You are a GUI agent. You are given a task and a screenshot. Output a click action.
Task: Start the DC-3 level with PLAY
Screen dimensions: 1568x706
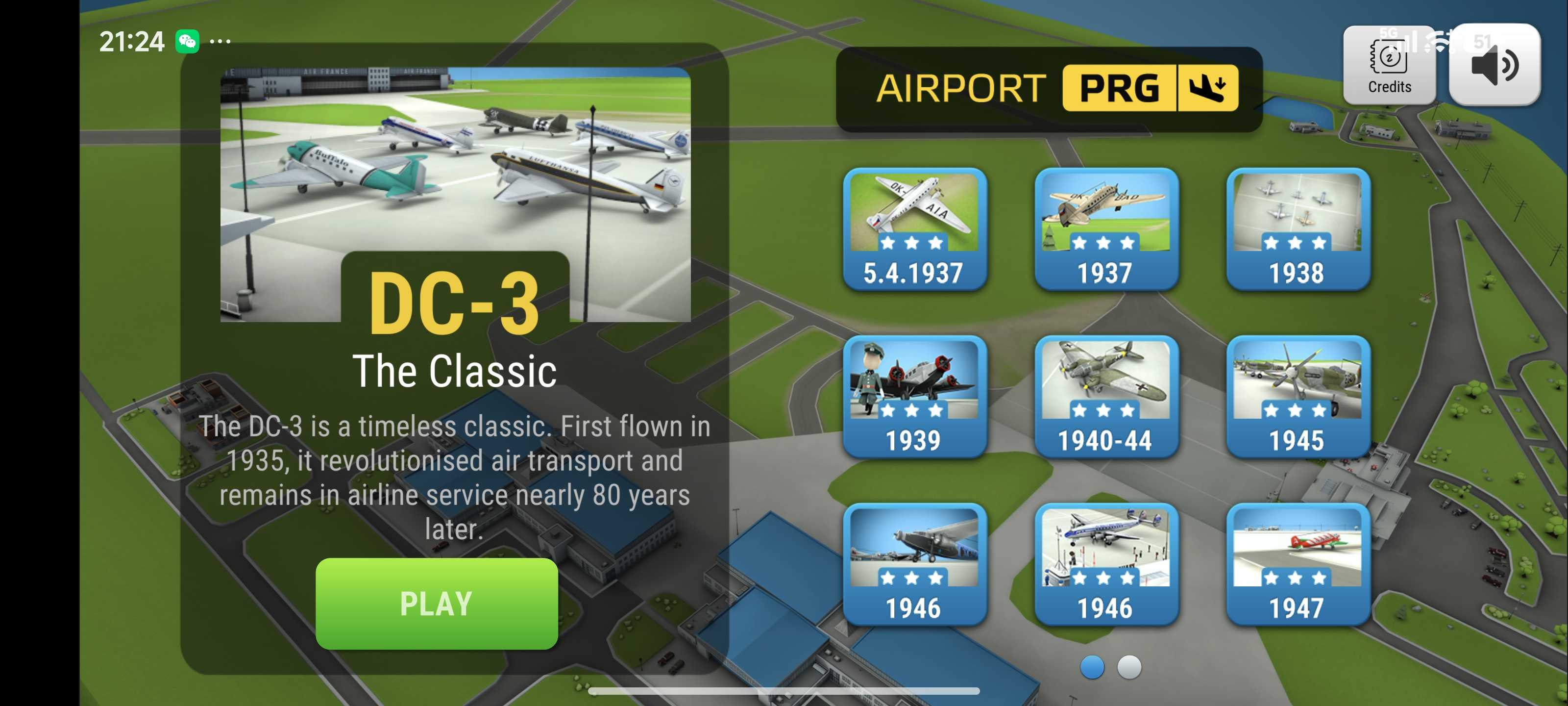pos(437,603)
